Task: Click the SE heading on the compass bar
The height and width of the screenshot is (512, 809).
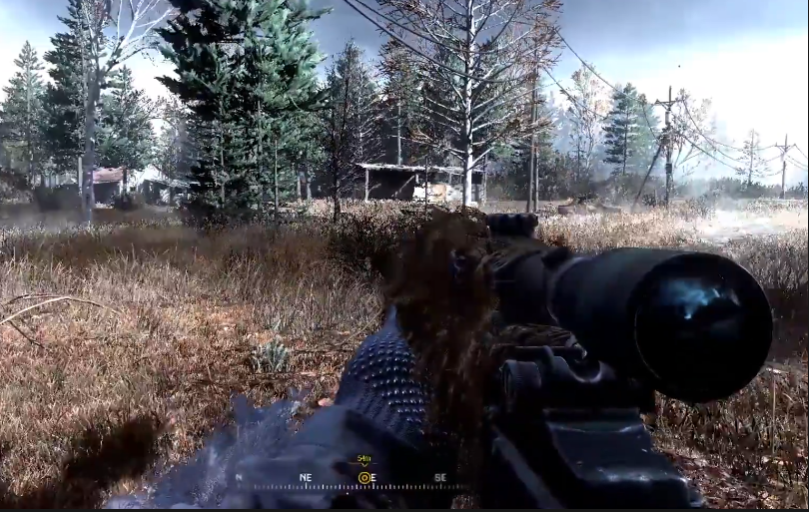Action: tap(440, 478)
